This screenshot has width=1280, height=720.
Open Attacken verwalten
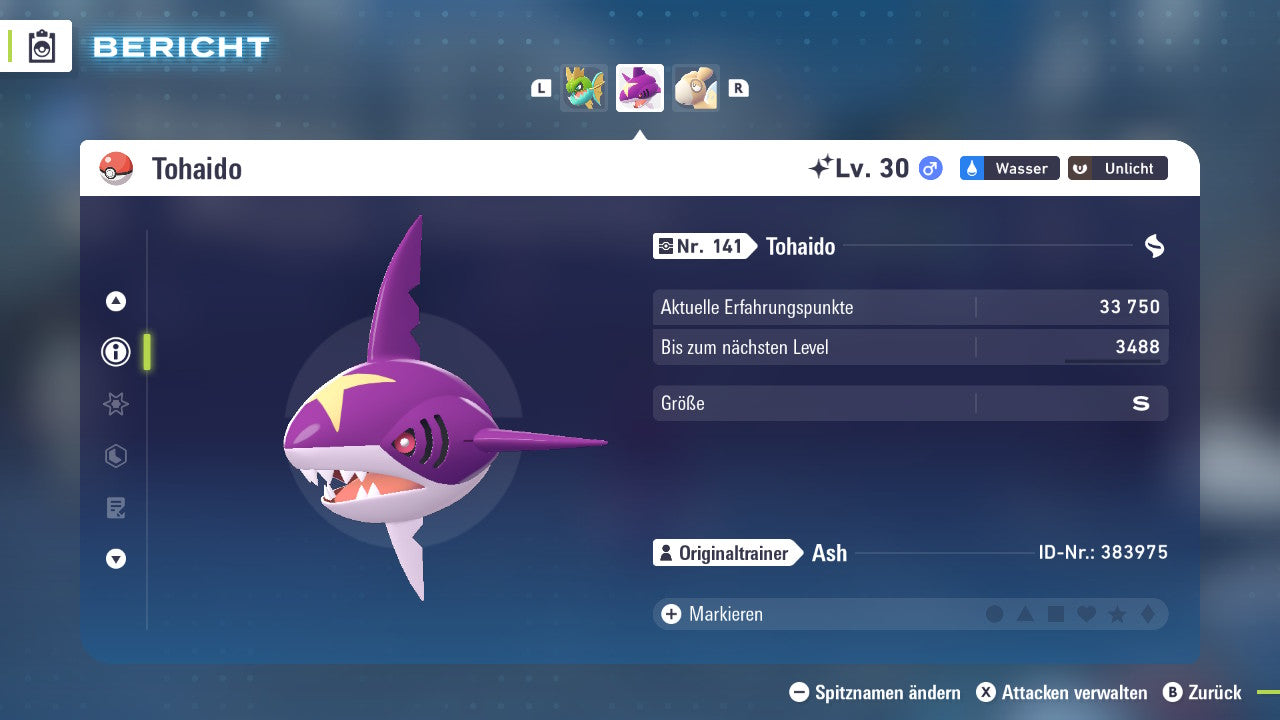coord(1062,692)
